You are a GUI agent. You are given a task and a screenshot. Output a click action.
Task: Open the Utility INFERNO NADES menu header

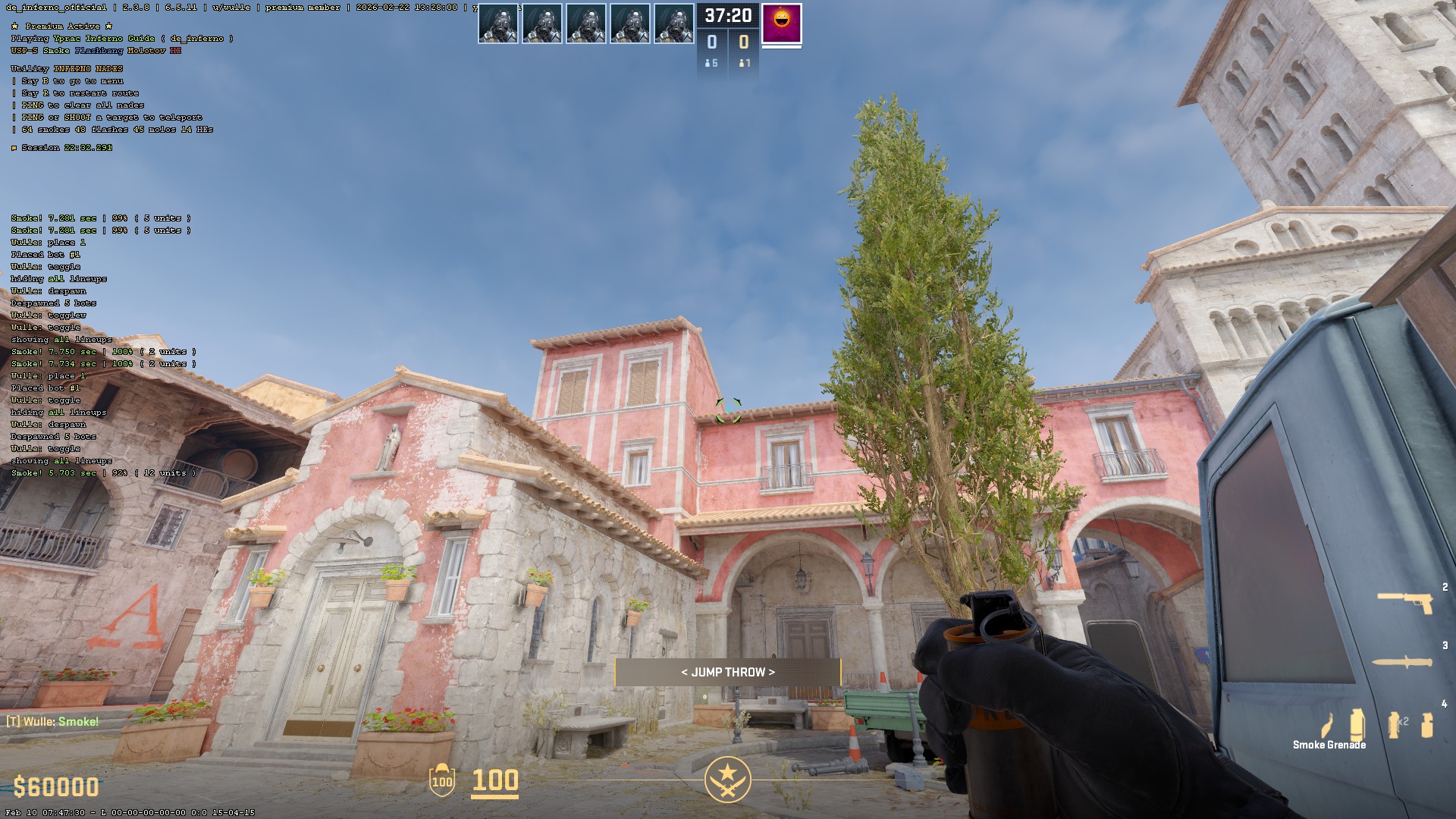[67, 67]
